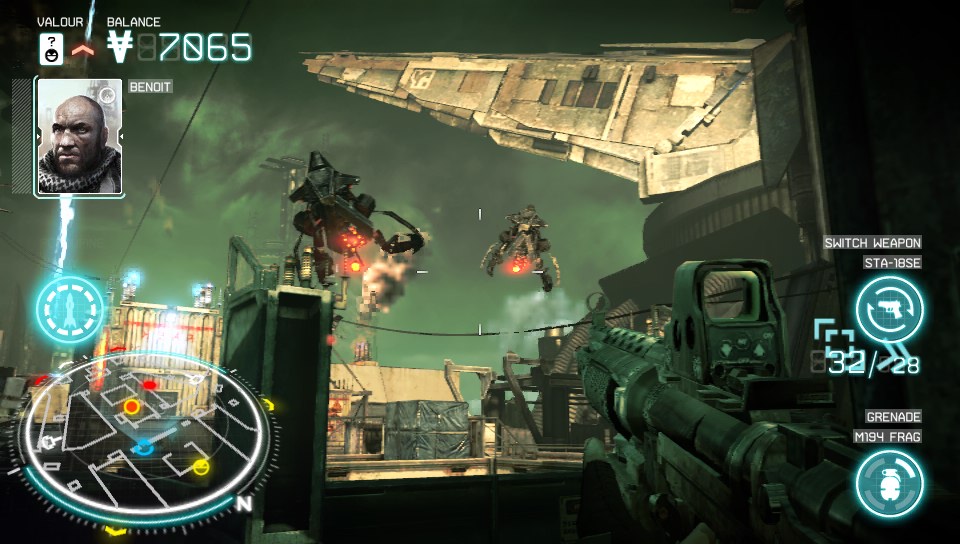Tap the Valour rank card icon

tap(51, 48)
